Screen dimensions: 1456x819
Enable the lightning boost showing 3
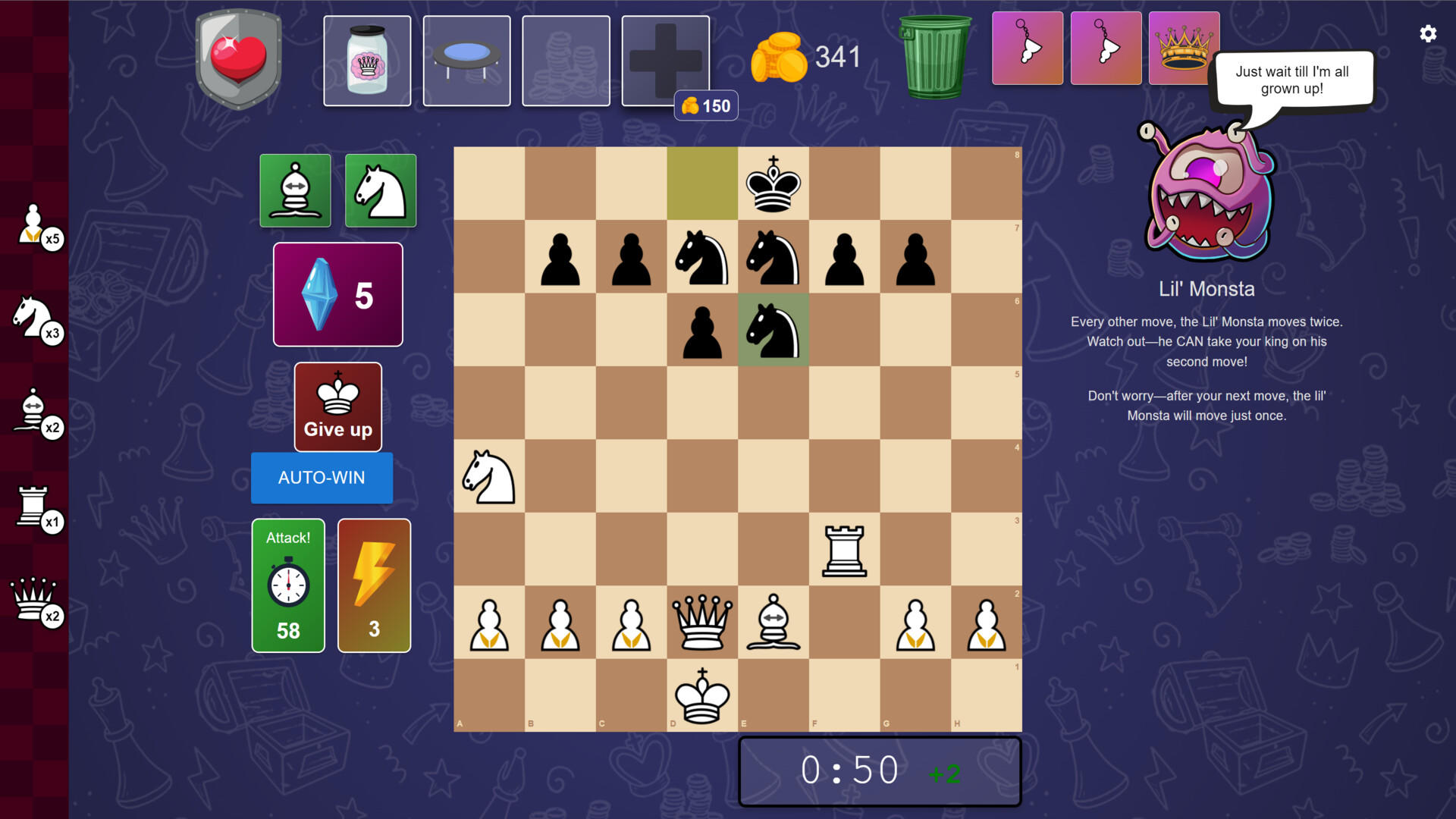click(x=373, y=585)
